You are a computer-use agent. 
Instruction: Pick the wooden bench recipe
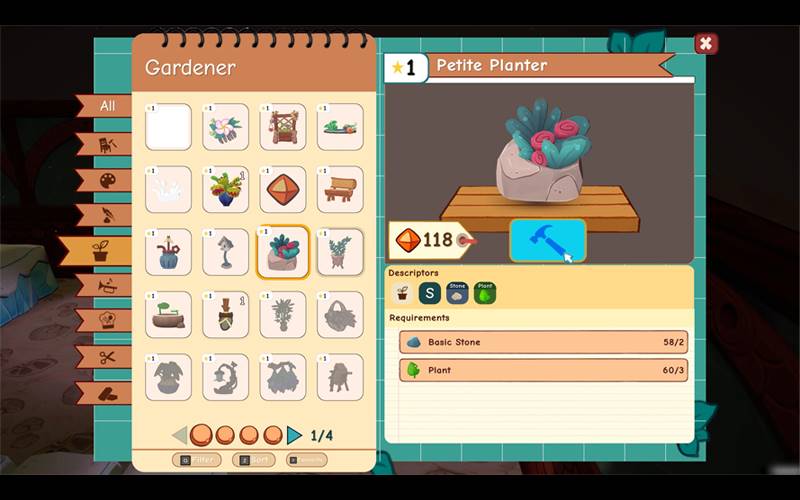click(x=340, y=189)
